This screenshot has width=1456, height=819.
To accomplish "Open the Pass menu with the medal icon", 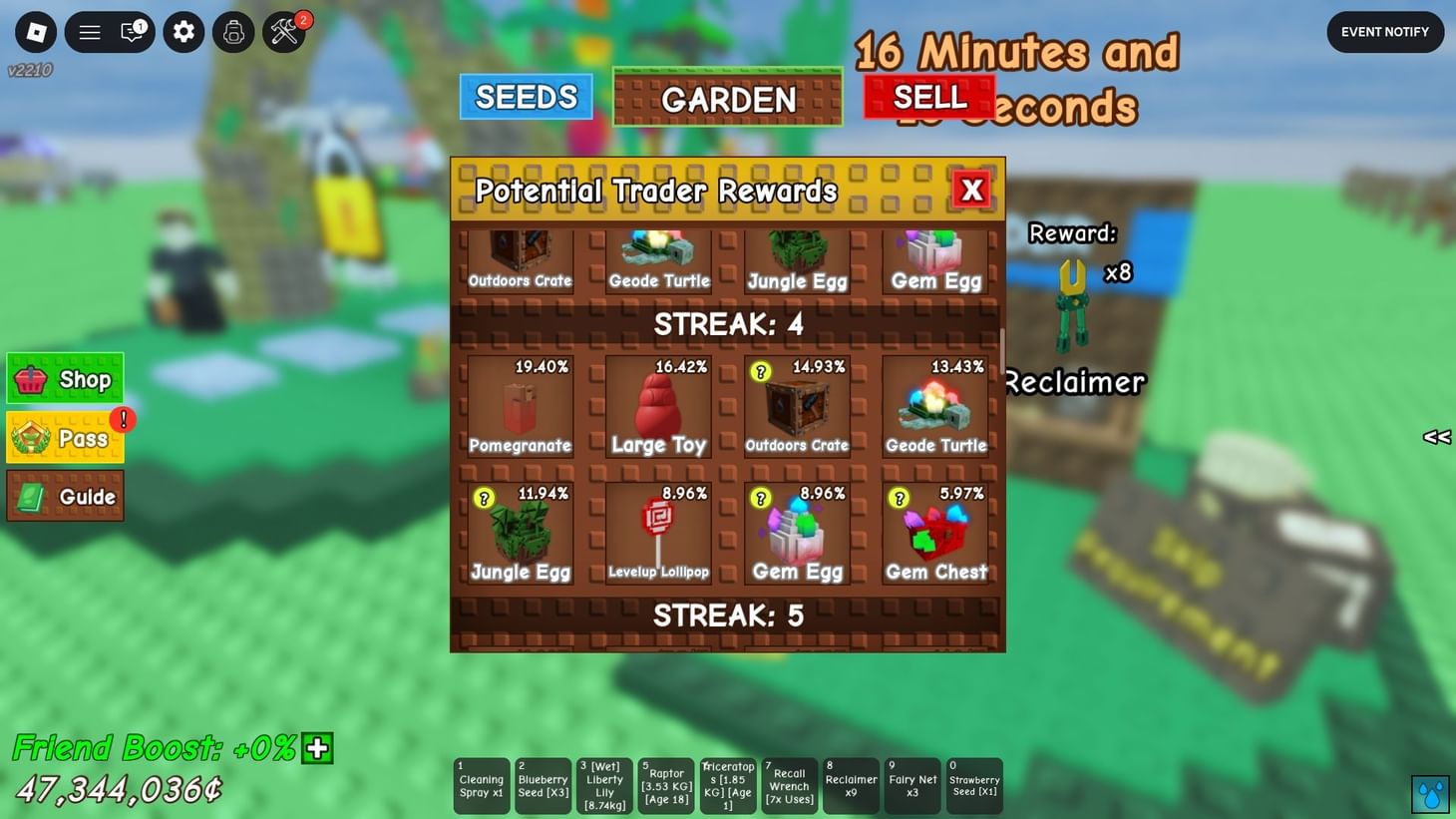I will (64, 437).
